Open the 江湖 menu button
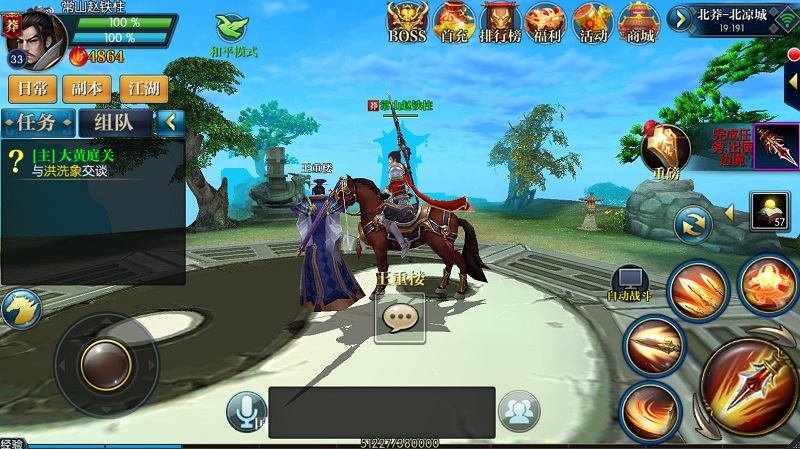 [143, 88]
